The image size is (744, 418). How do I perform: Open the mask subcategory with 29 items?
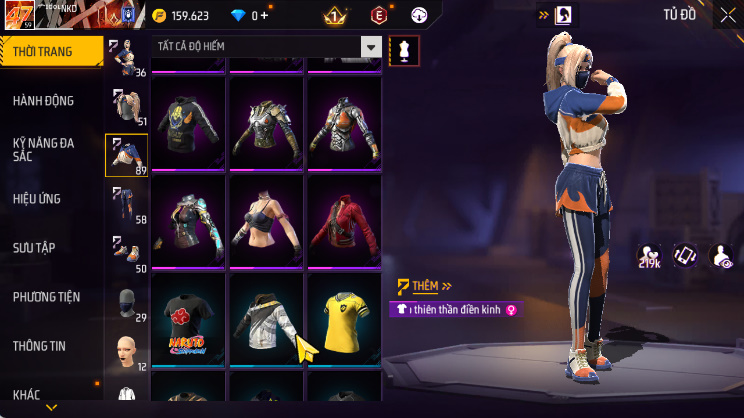click(x=127, y=303)
